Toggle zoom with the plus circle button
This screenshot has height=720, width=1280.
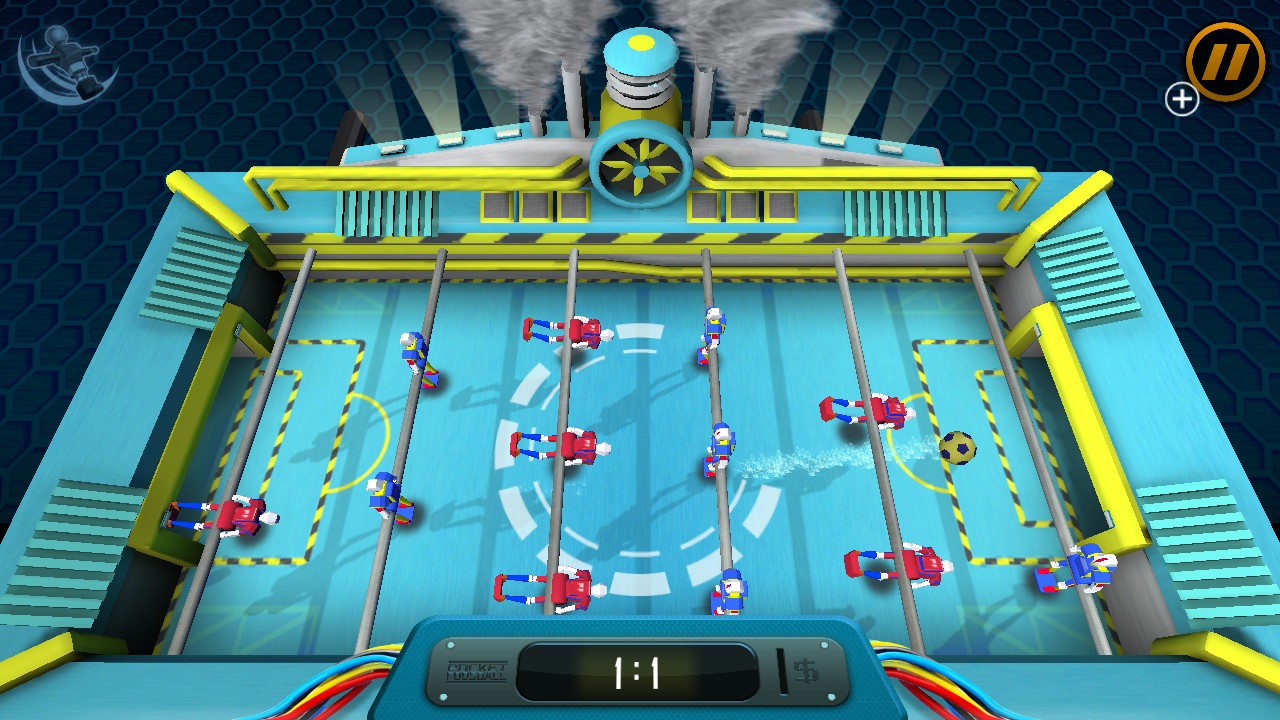1182,99
